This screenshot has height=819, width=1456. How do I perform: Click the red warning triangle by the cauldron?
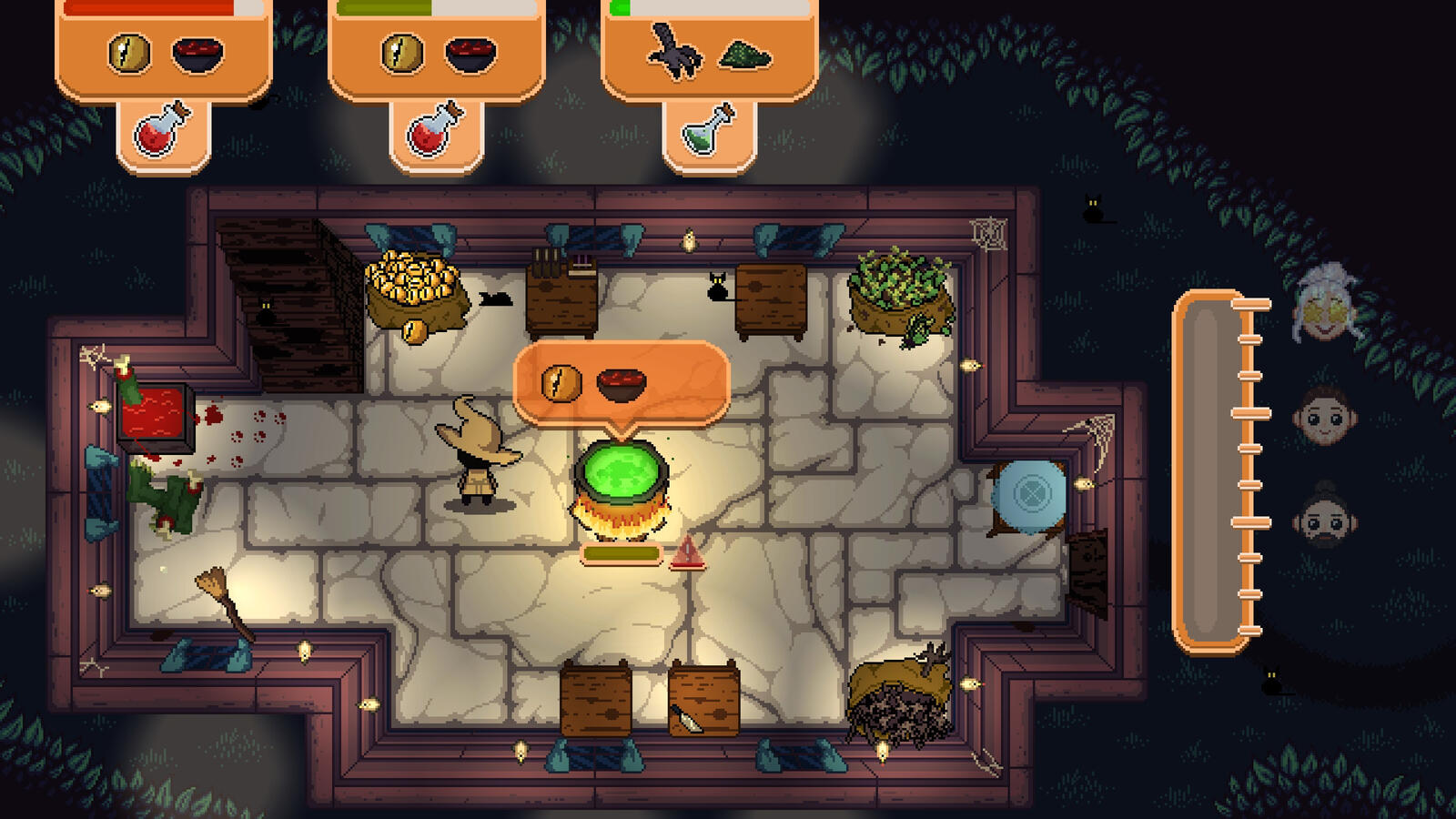(687, 552)
